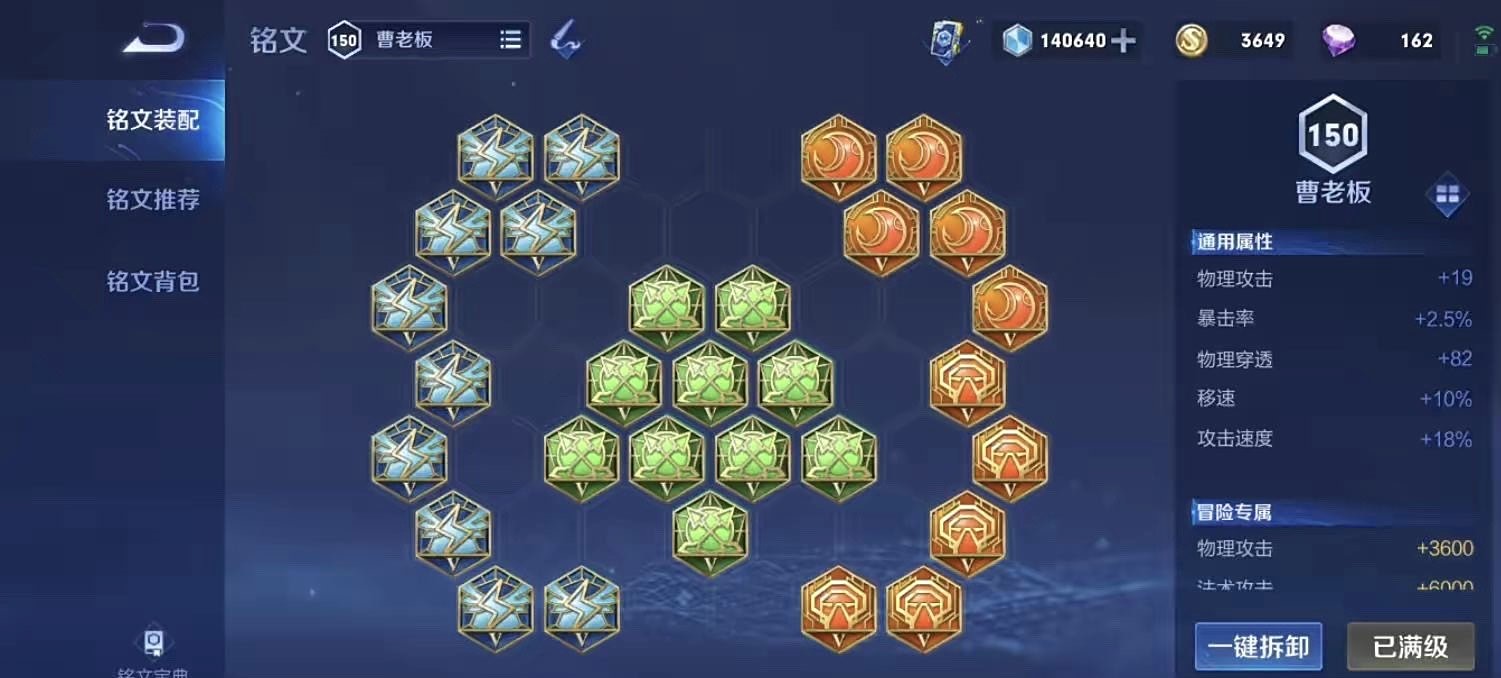Go back using the return arrow
Viewport: 1501px width, 678px height.
tap(153, 39)
